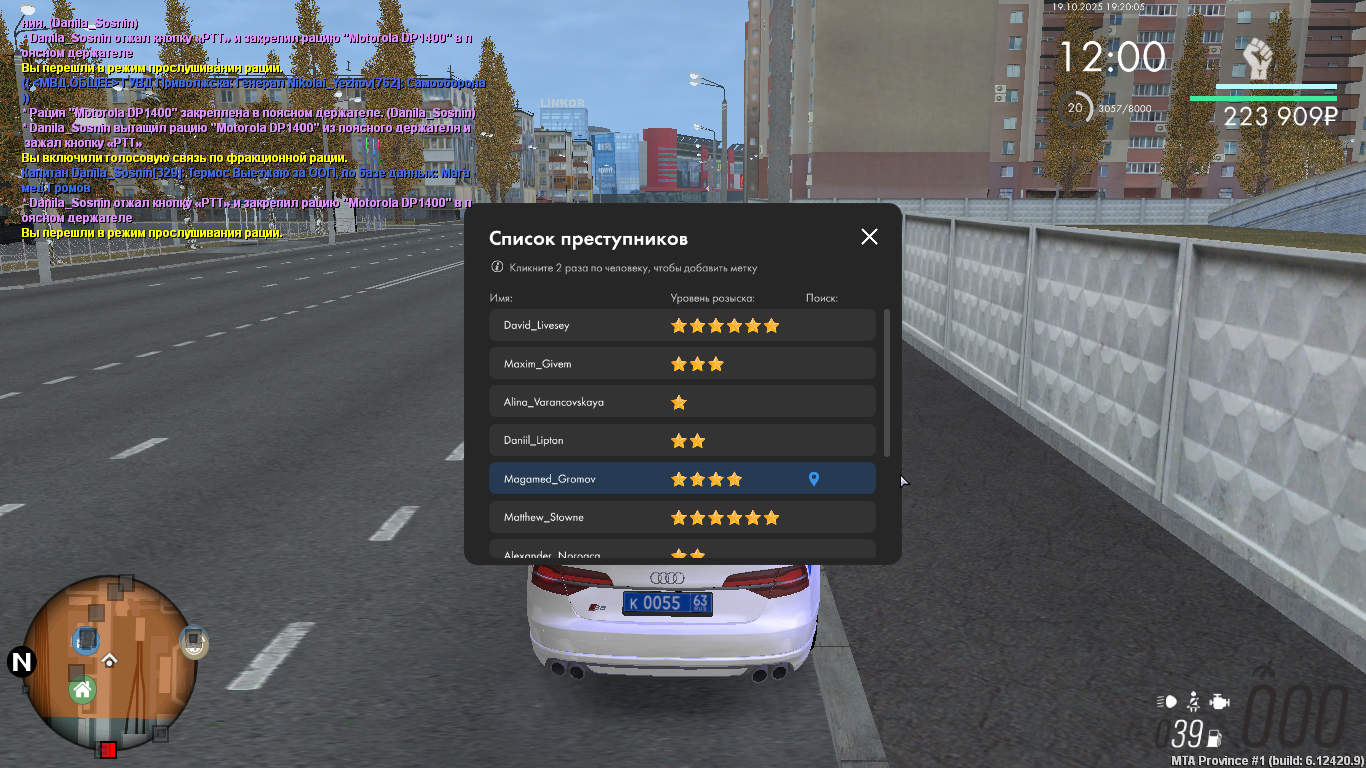
Task: Click the blue location marker for Magamed_Gromov
Action: [814, 480]
